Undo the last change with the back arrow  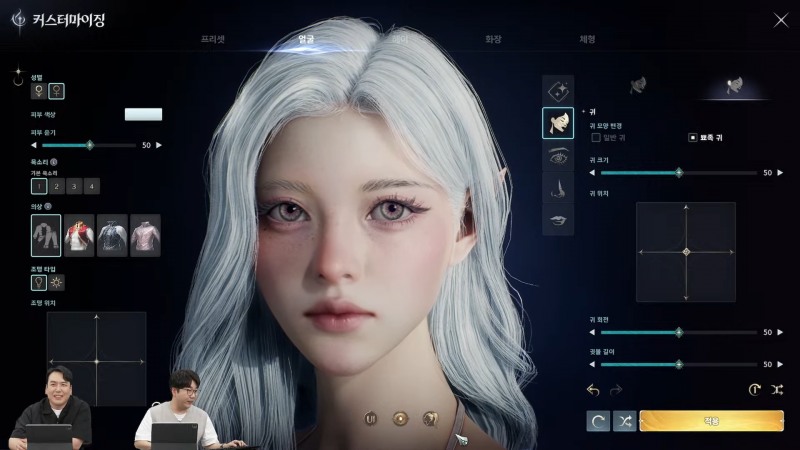593,389
